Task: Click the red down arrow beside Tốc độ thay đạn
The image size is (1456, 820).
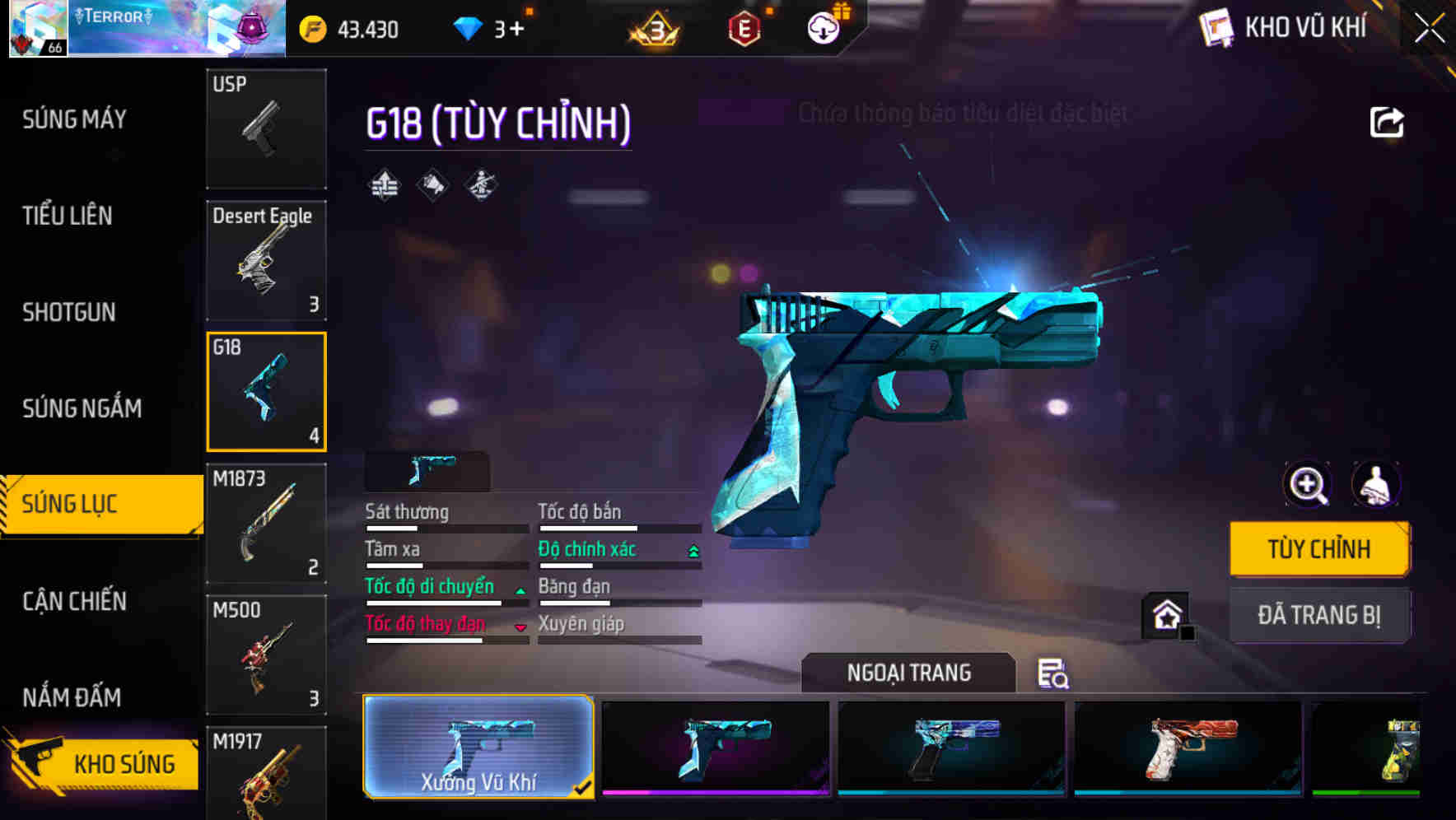Action: (520, 627)
